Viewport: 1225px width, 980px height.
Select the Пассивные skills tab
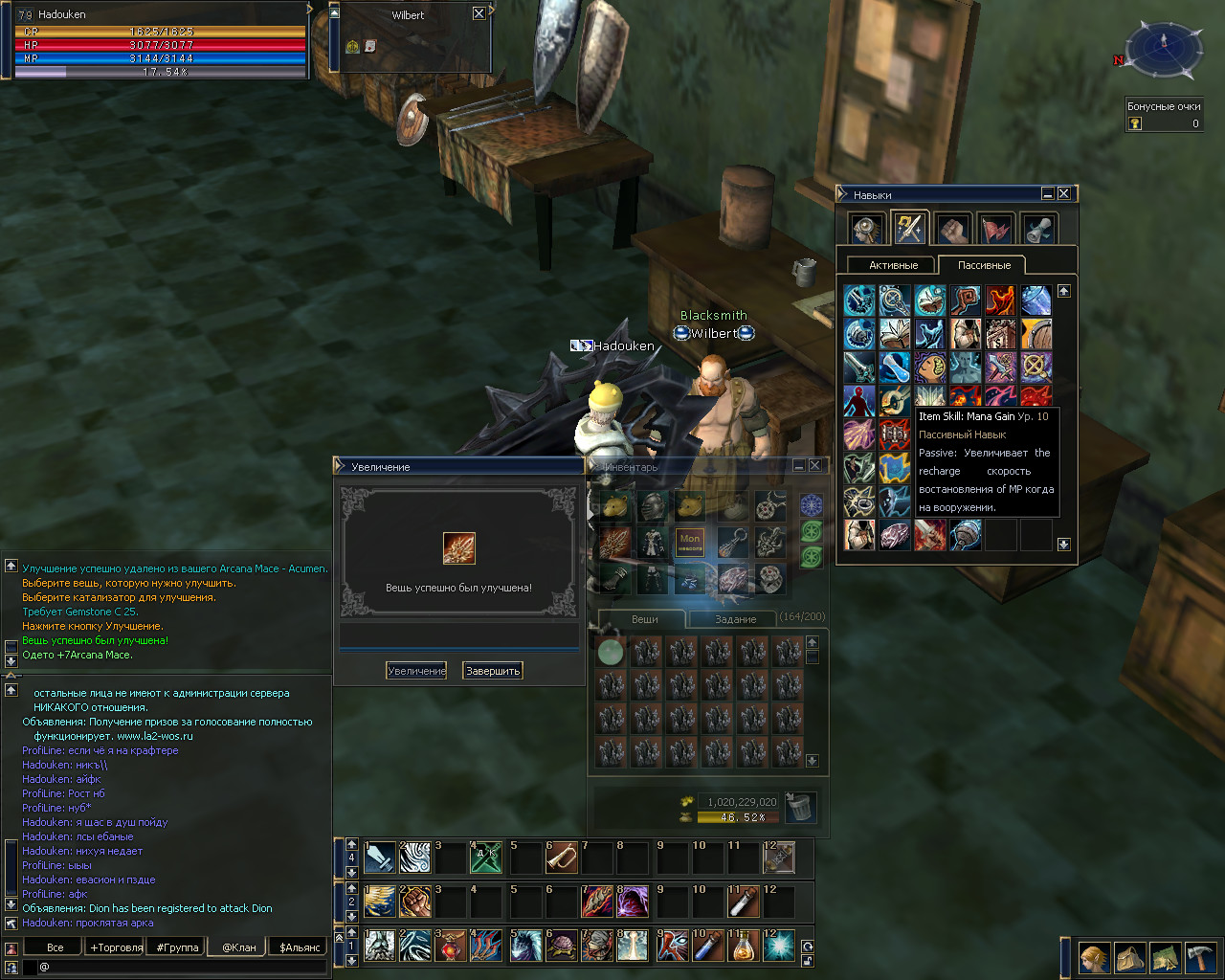click(984, 265)
